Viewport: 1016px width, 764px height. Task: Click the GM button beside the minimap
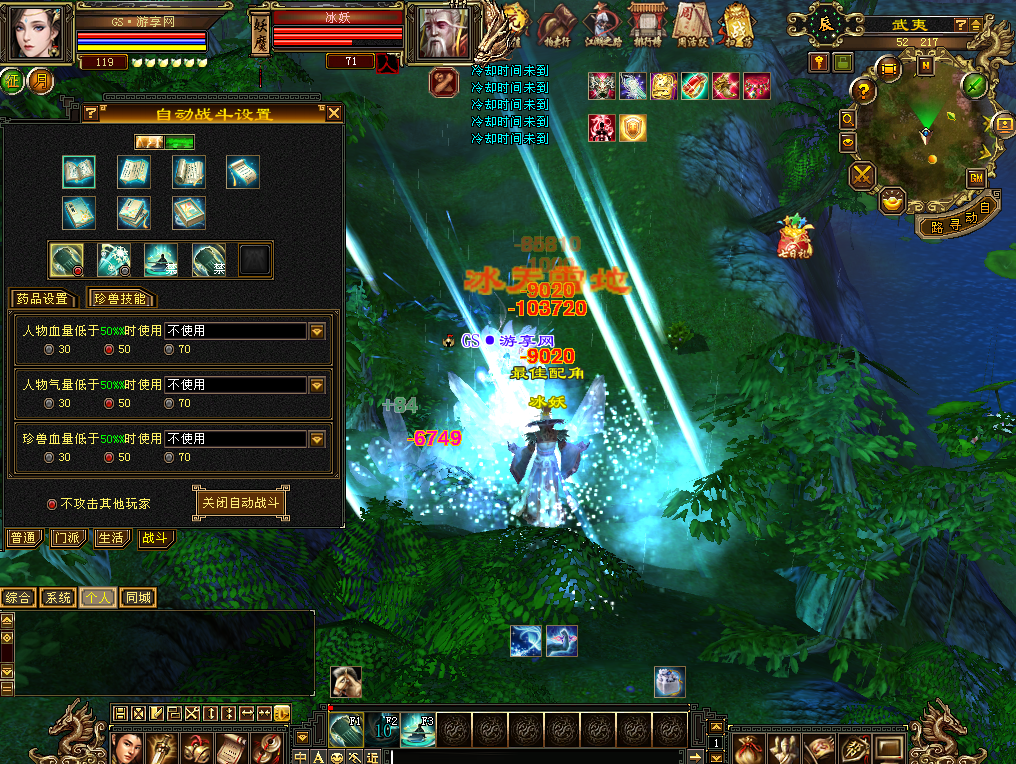[x=976, y=178]
